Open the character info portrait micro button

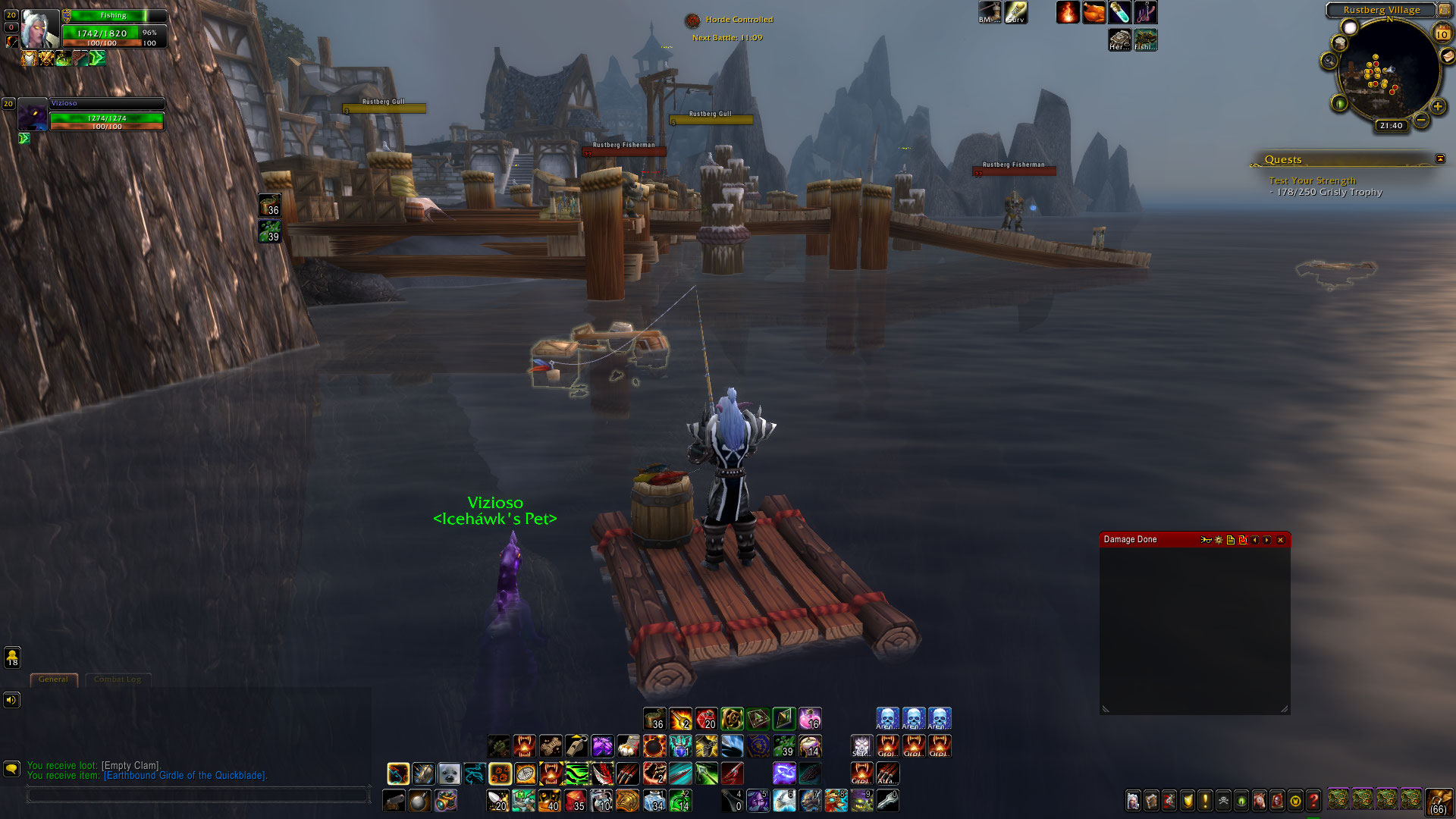[x=1133, y=801]
